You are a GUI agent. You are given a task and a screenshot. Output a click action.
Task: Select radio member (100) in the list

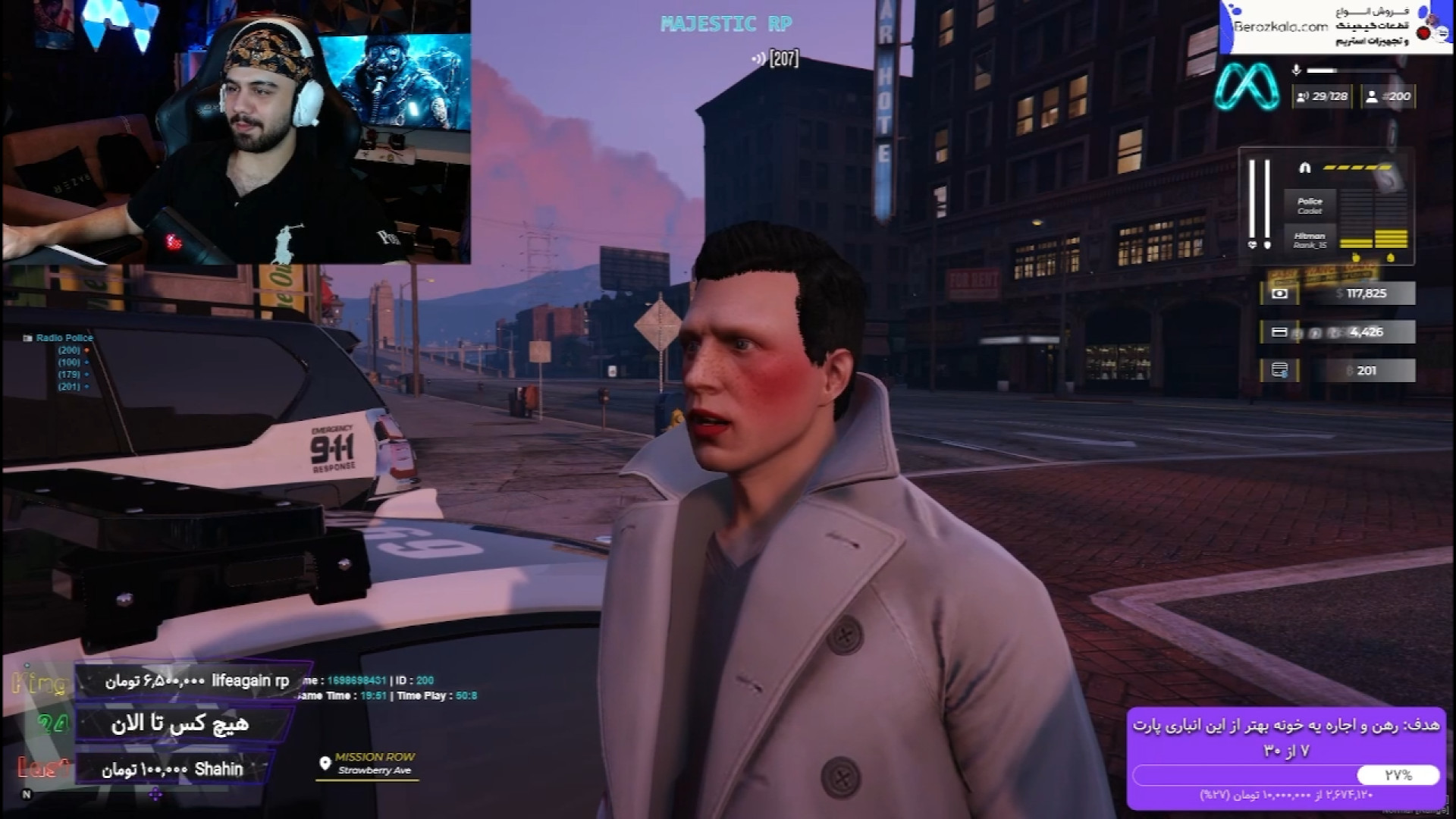point(69,362)
